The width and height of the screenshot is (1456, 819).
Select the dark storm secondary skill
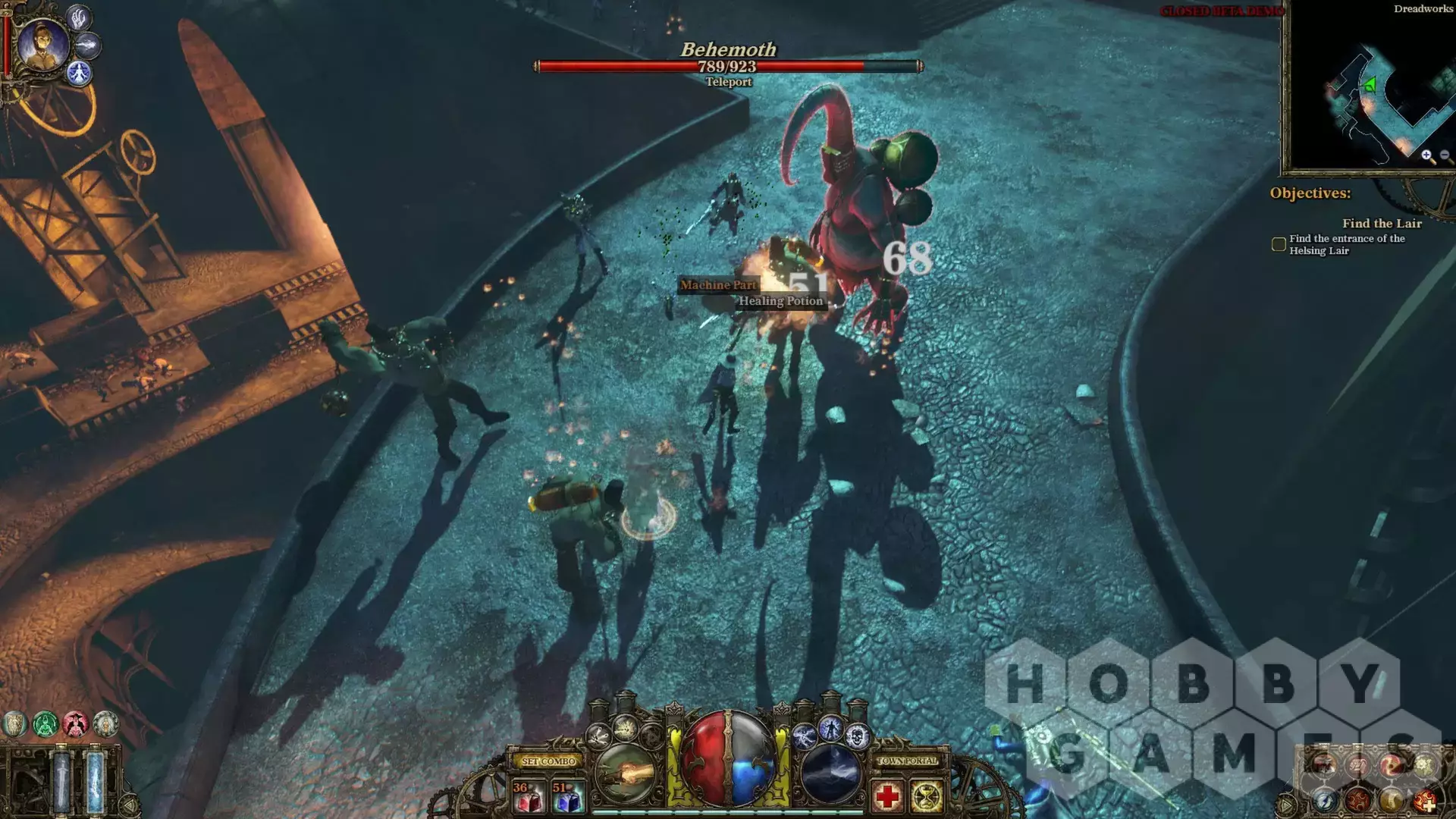[x=830, y=774]
